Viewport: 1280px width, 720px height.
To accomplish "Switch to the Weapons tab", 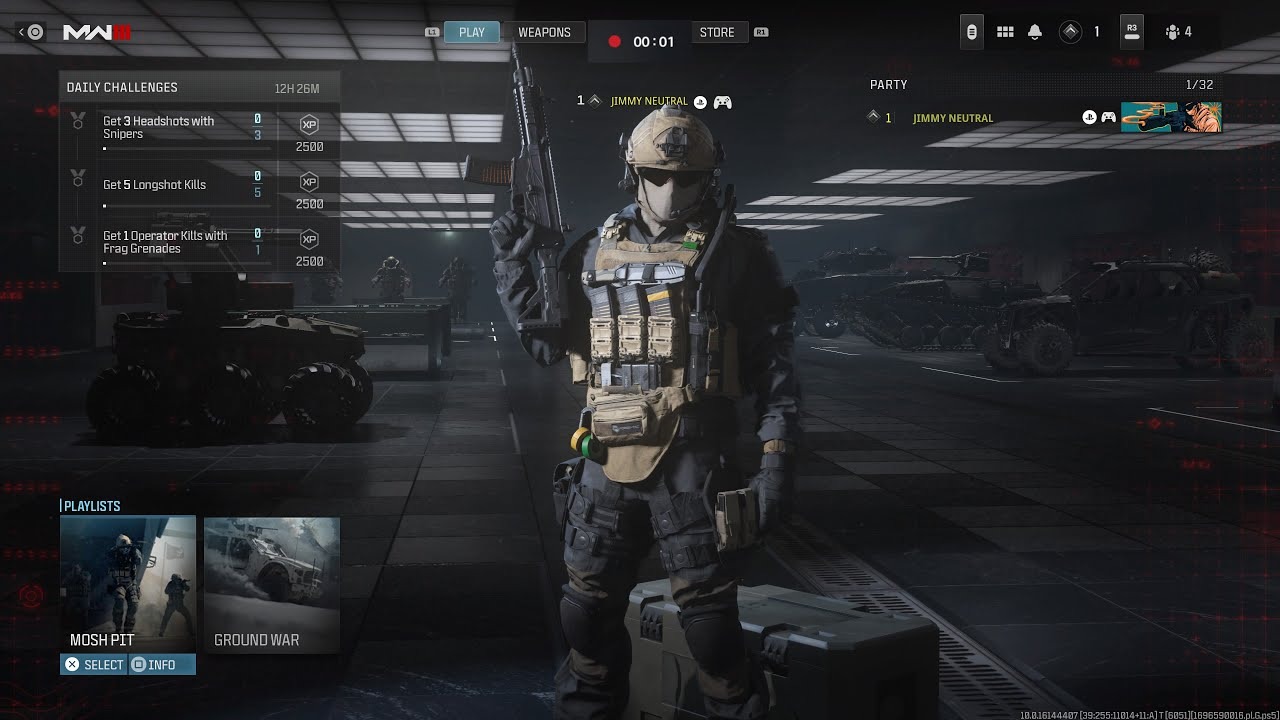I will click(544, 31).
